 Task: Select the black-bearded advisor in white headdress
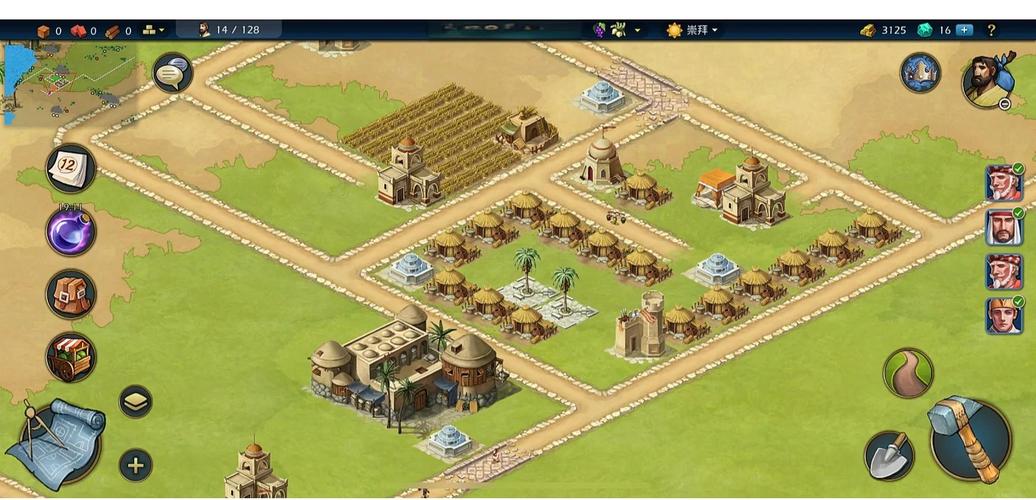[x=1003, y=228]
